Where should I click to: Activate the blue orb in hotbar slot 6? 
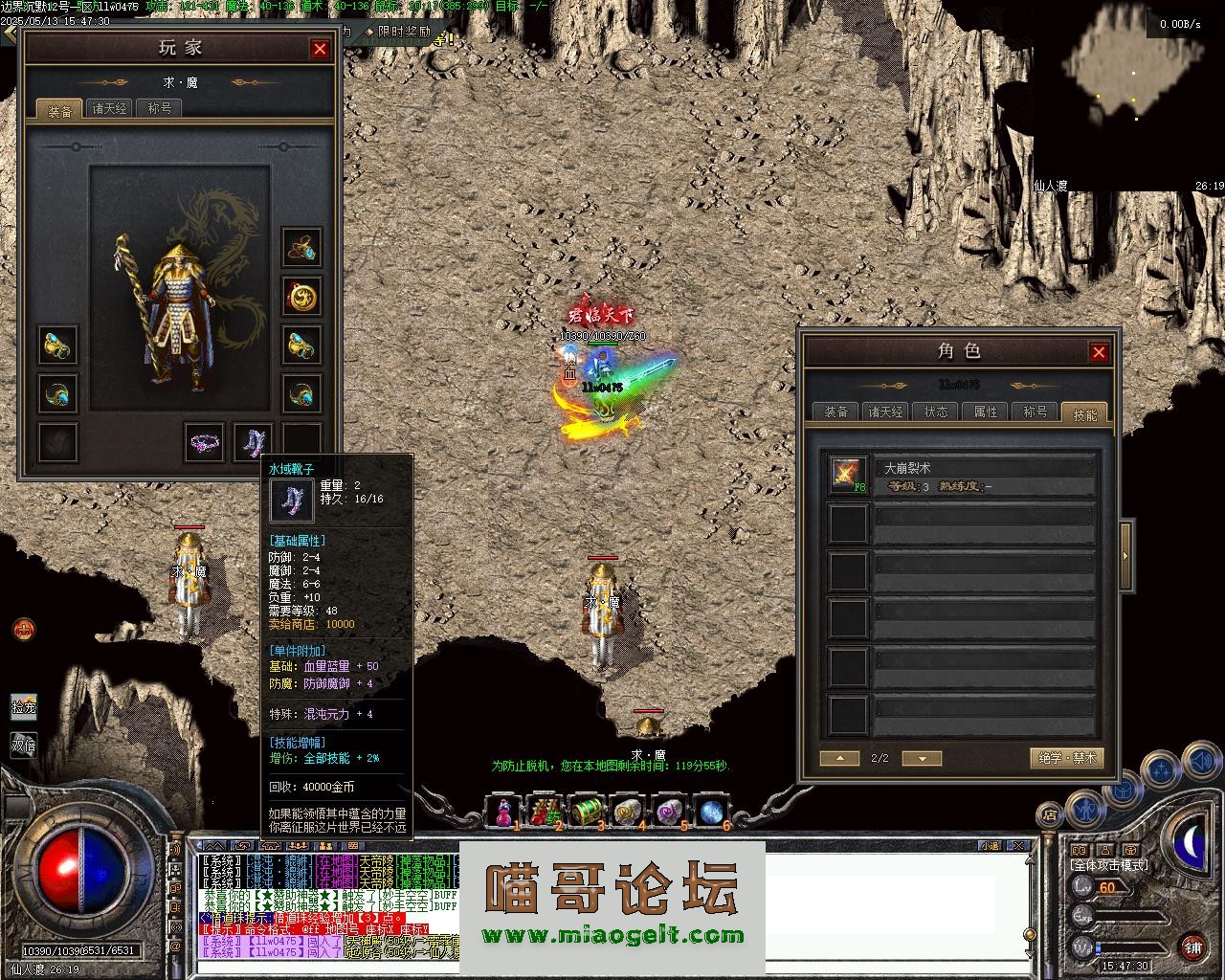coord(711,812)
